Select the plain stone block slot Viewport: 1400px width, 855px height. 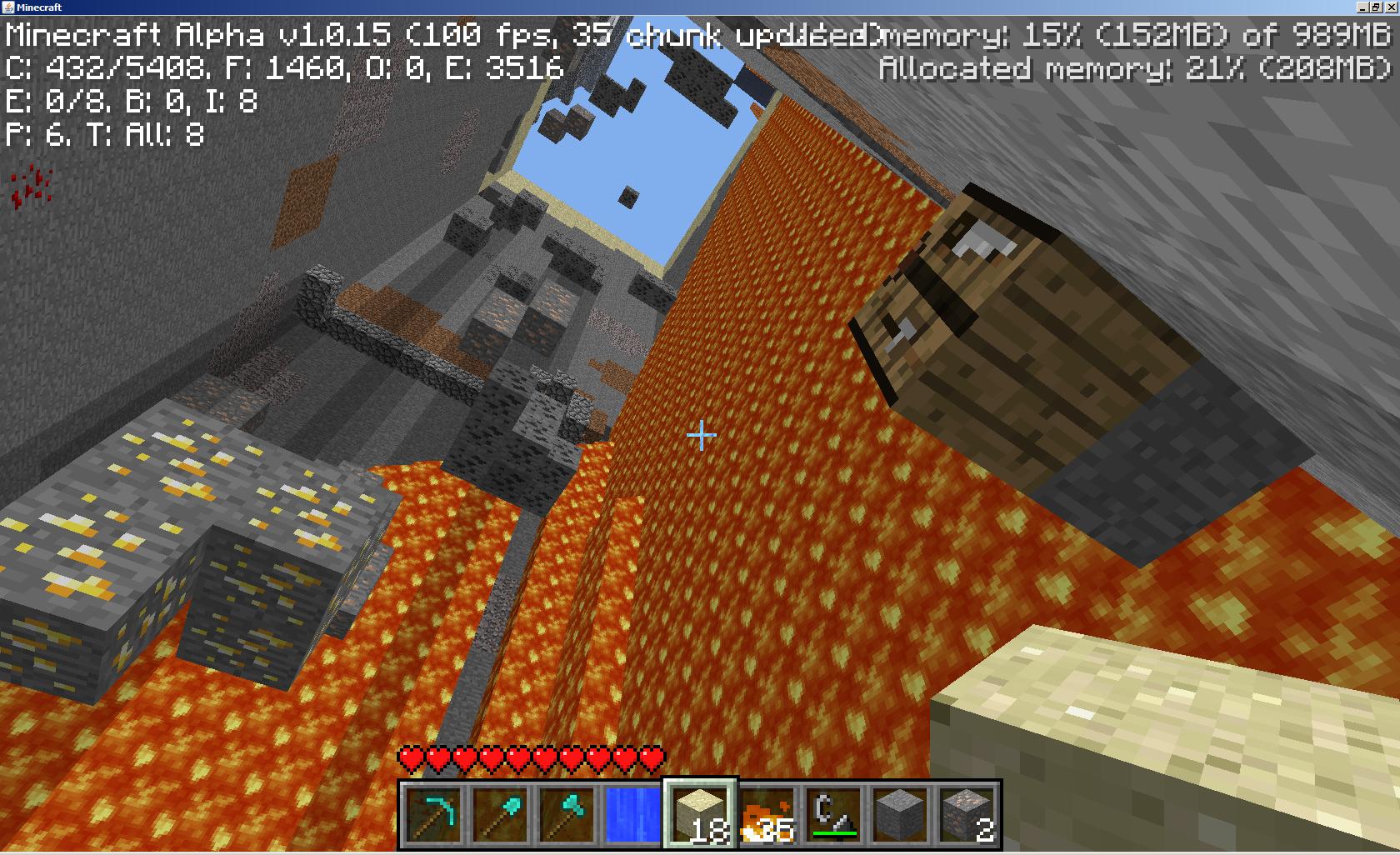900,814
